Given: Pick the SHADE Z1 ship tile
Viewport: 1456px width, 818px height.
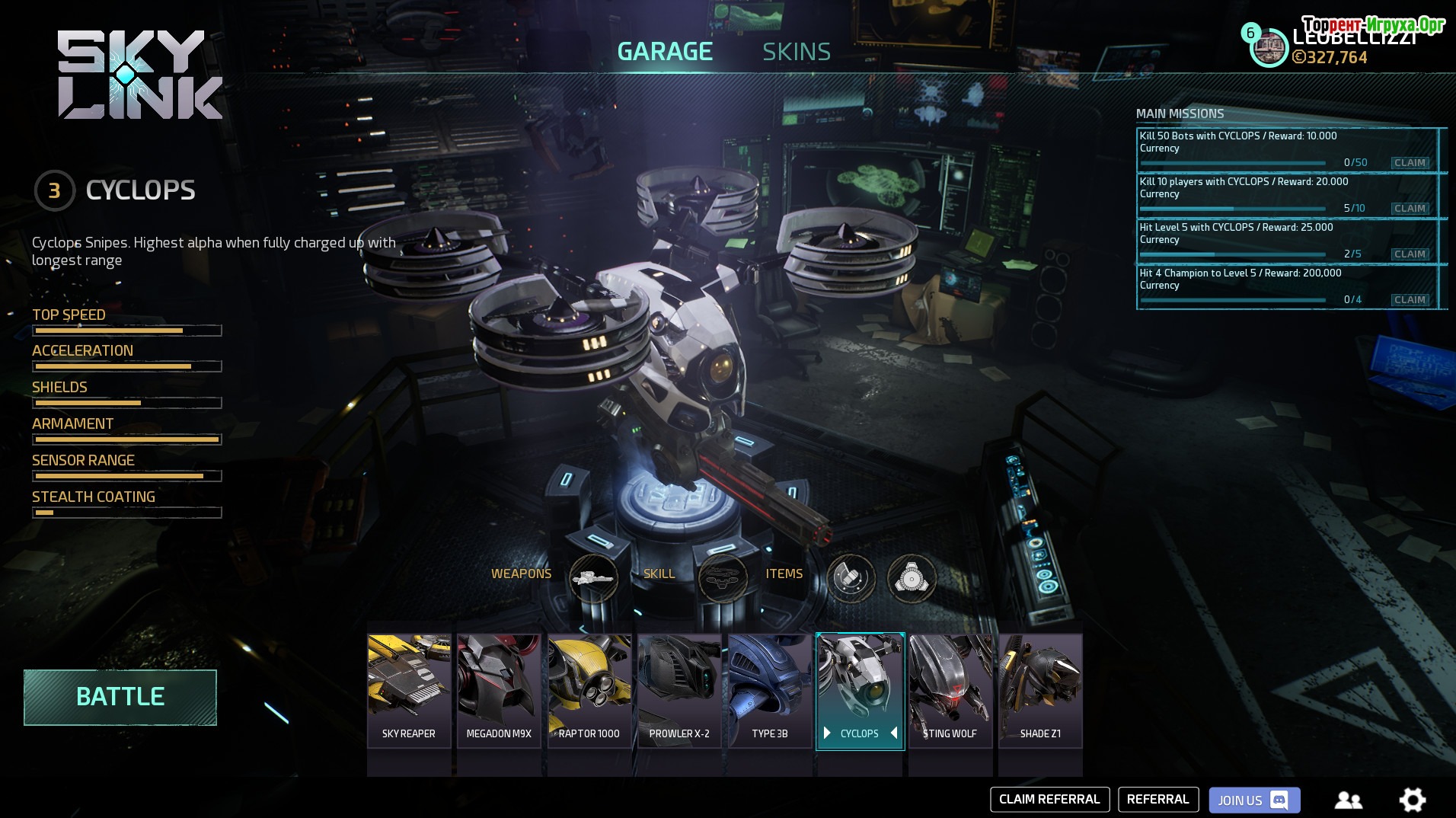Looking at the screenshot, I should pyautogui.click(x=1040, y=690).
